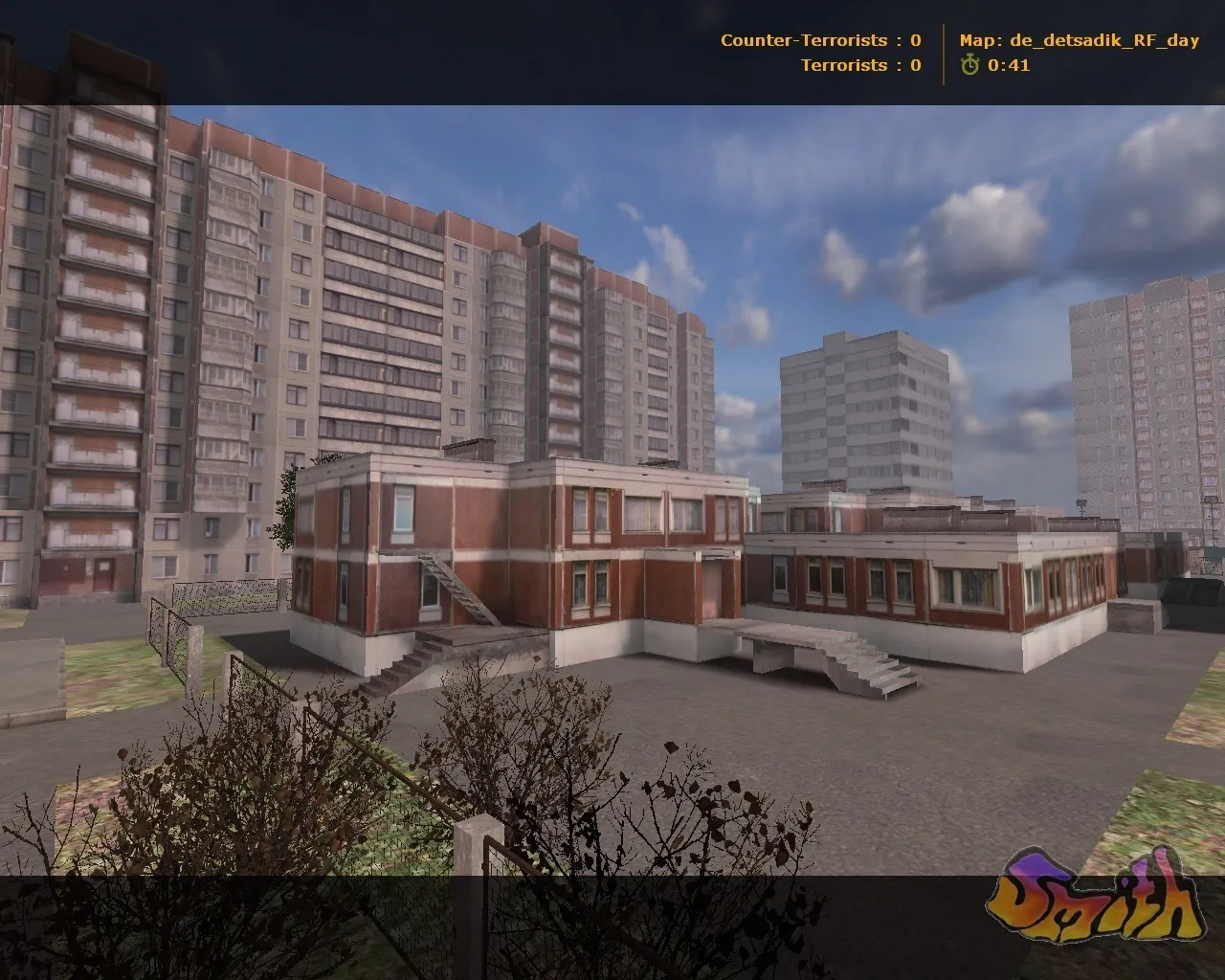Click the 0:41 round timer text
1225x980 pixels.
click(1008, 67)
